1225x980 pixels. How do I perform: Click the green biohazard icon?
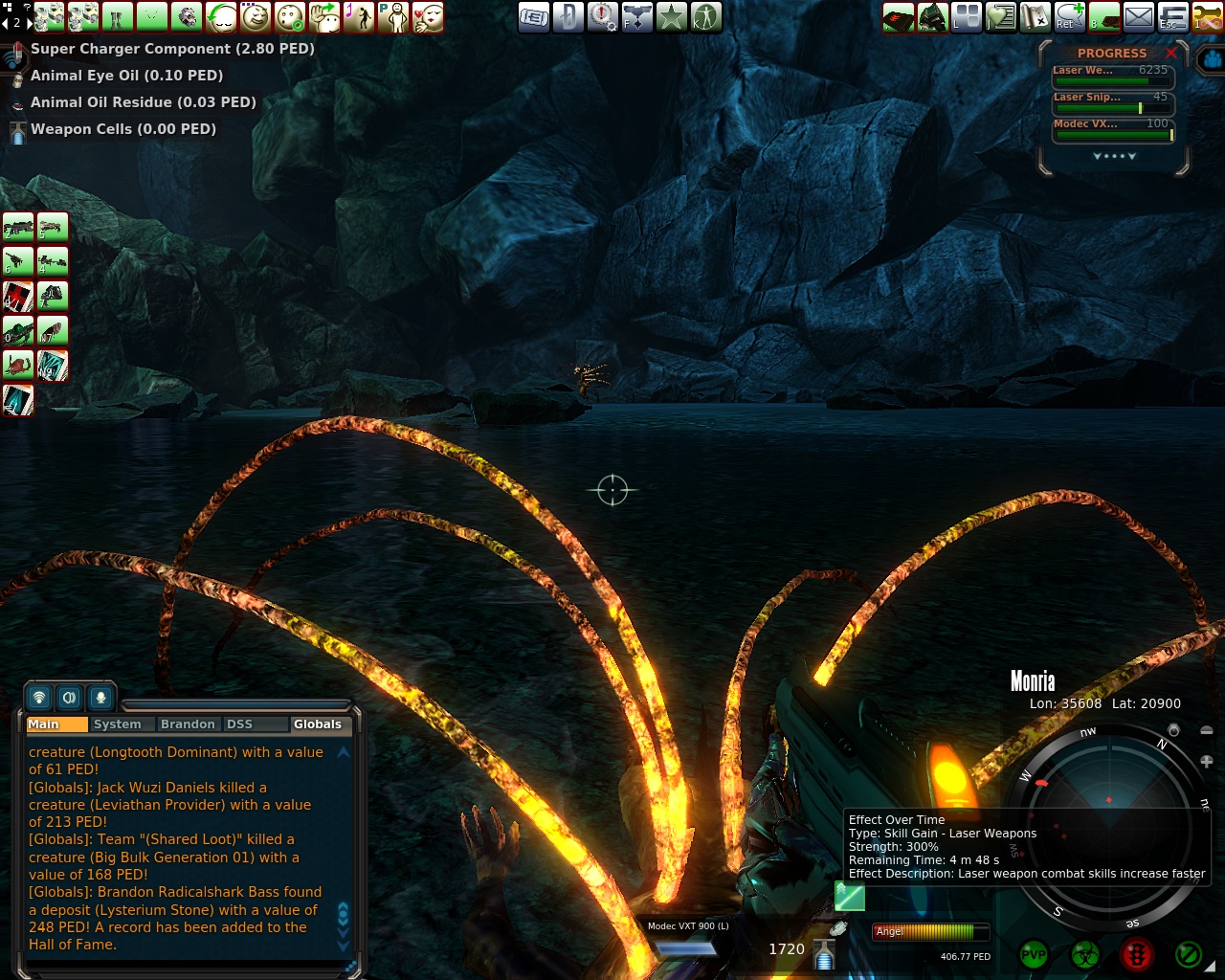click(1084, 954)
